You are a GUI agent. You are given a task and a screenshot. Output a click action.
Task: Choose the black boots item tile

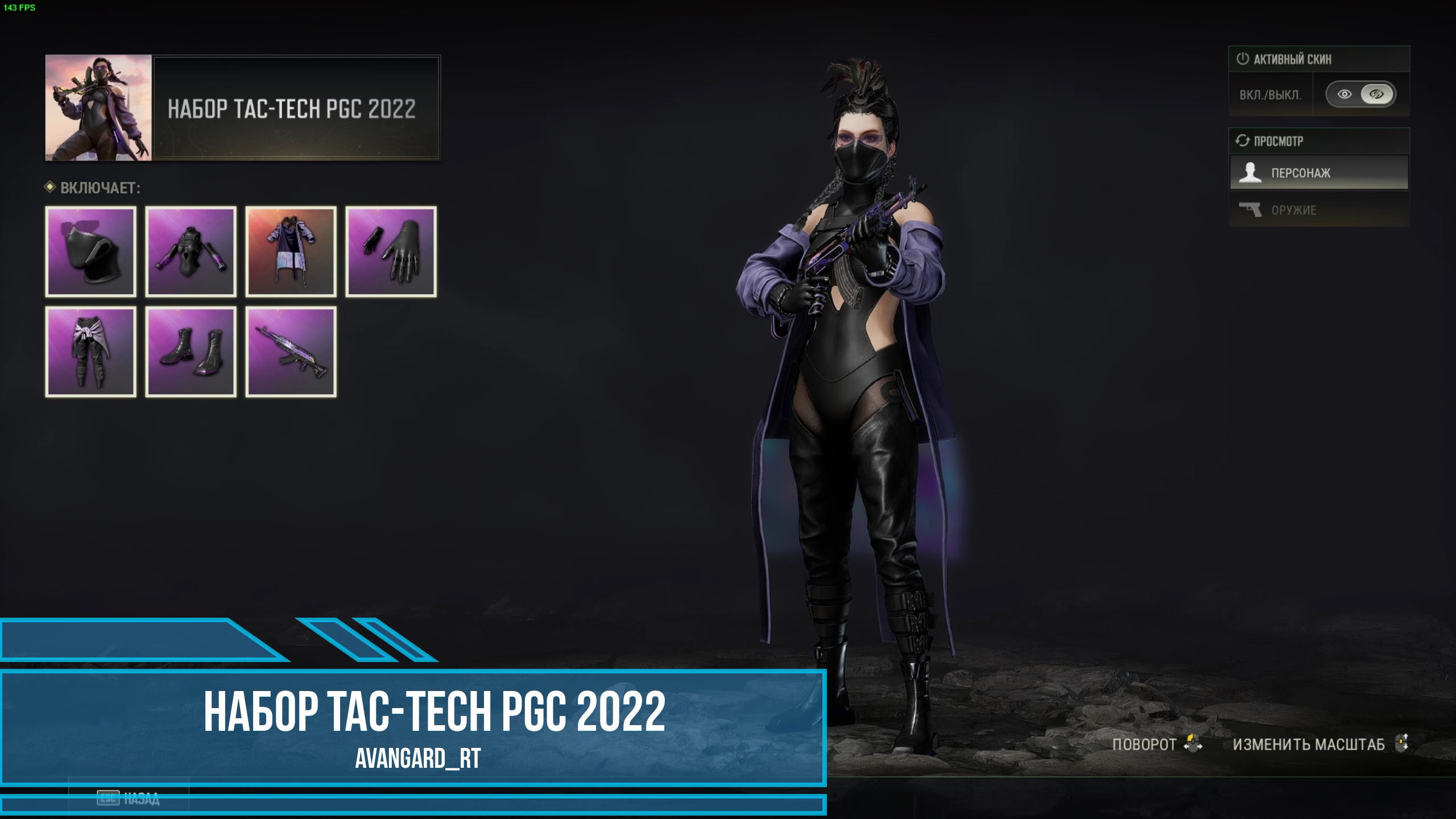coord(191,351)
